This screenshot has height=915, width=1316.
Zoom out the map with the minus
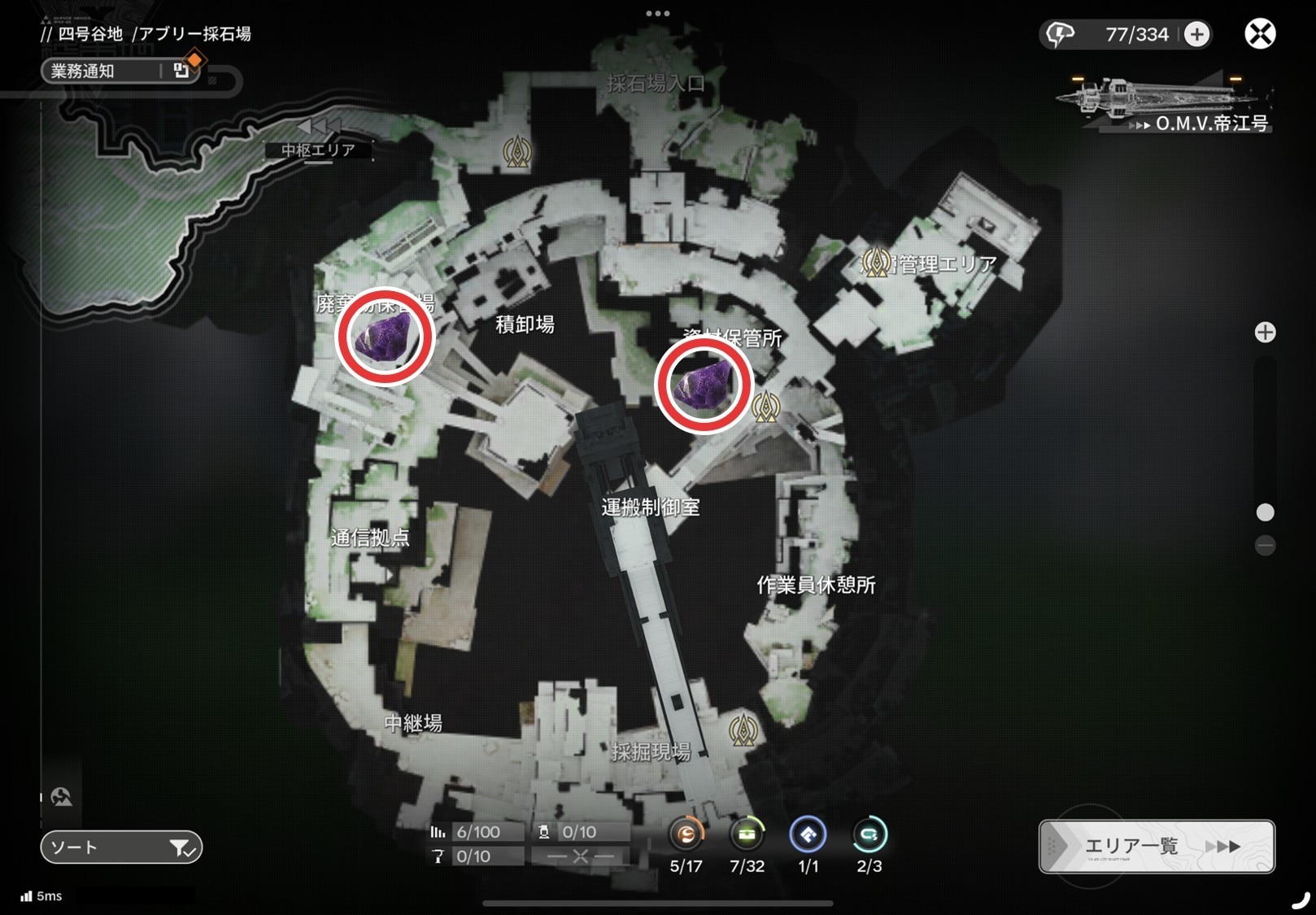pyautogui.click(x=1265, y=545)
